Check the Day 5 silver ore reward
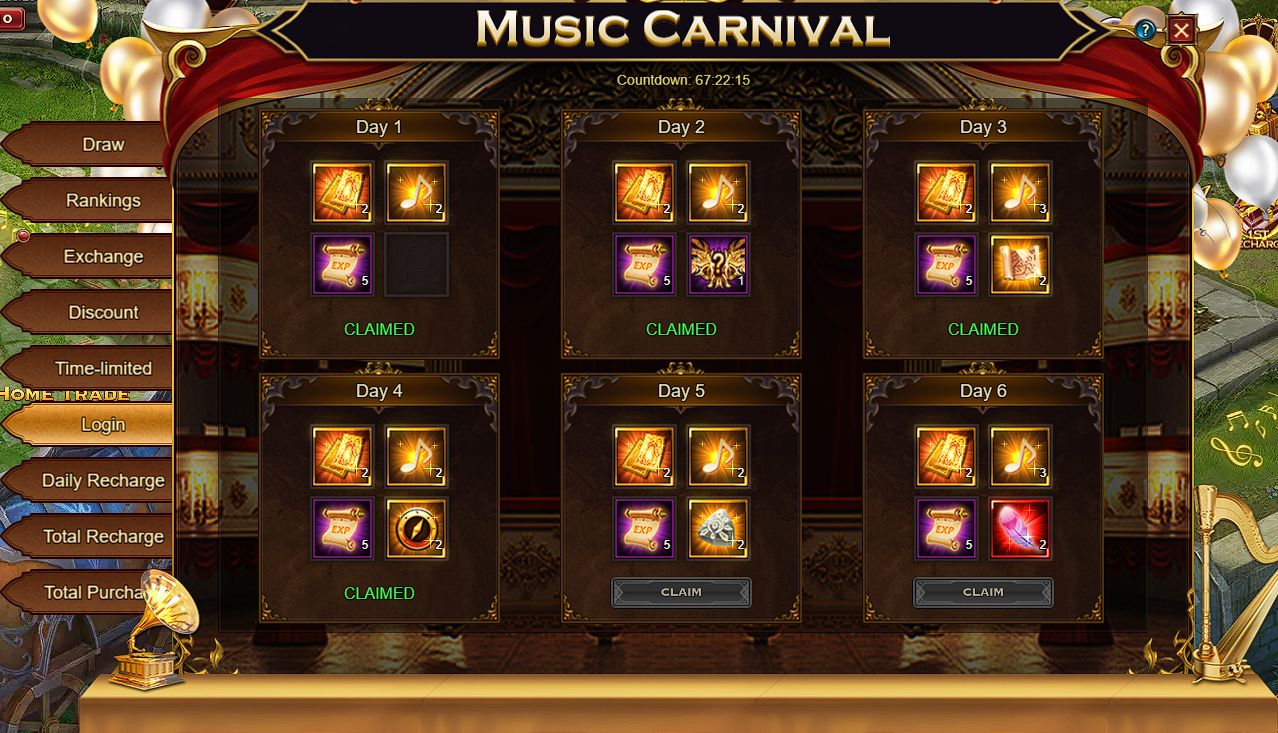Image resolution: width=1278 pixels, height=733 pixels. [x=718, y=529]
